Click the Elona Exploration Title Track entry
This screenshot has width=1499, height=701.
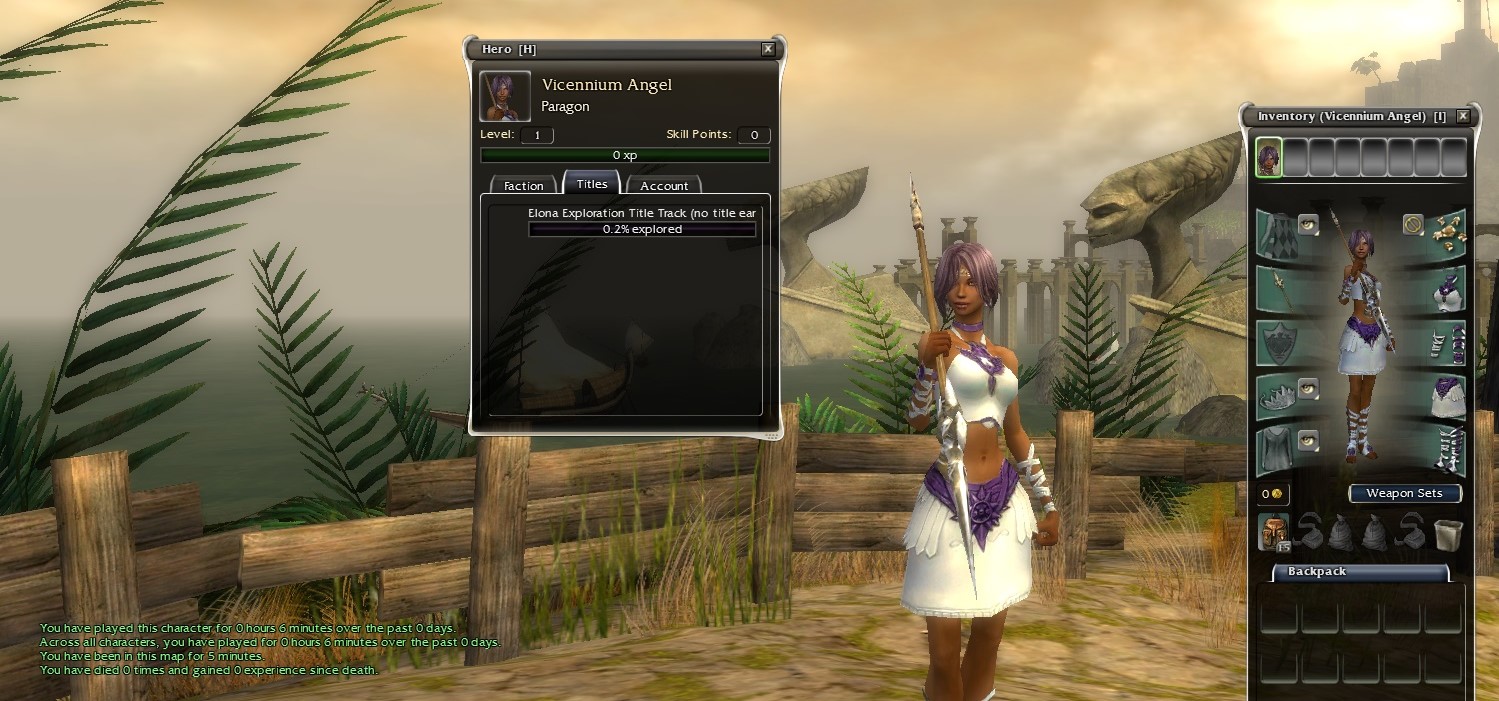[641, 213]
